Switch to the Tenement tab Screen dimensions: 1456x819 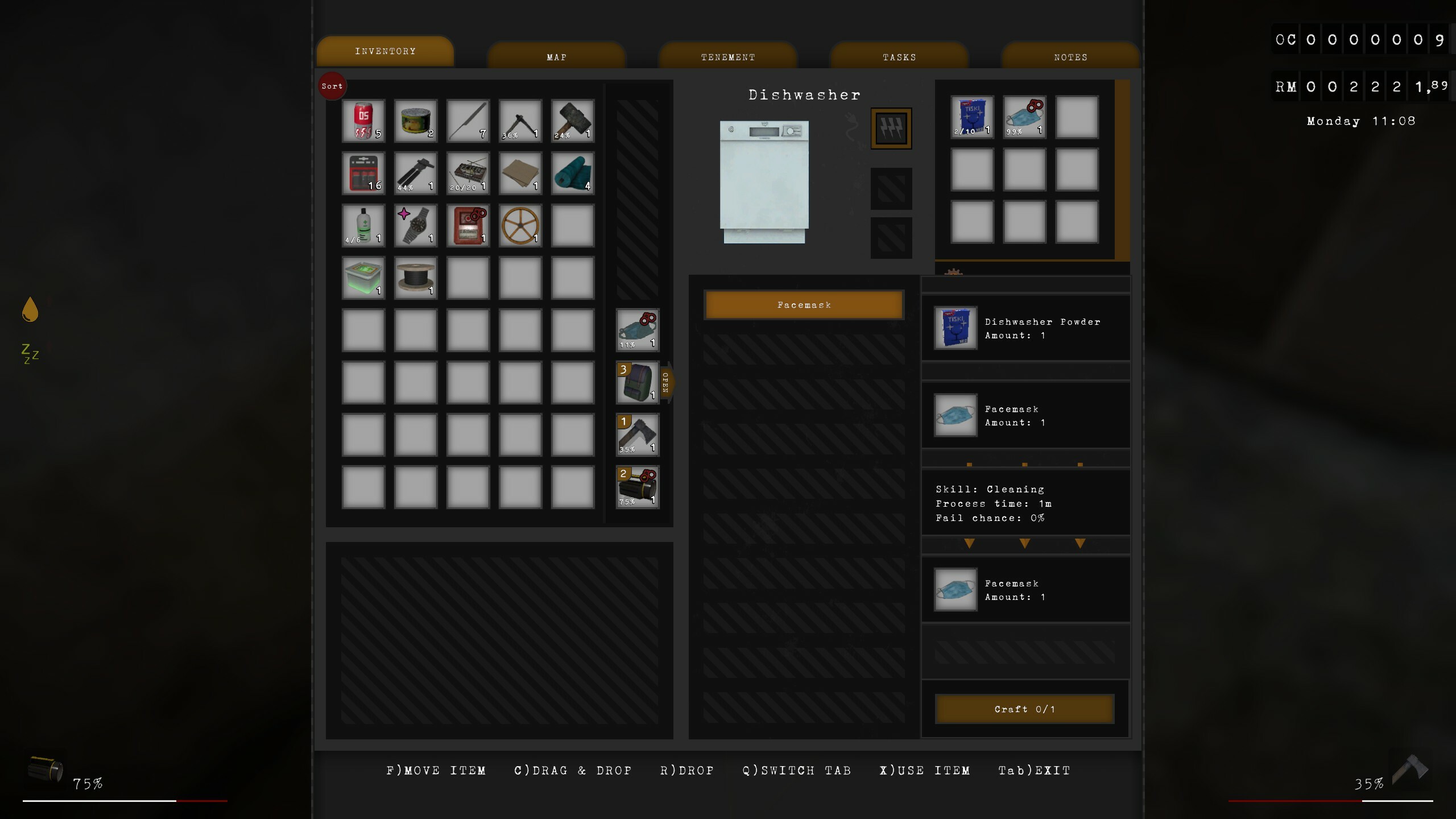coord(727,57)
